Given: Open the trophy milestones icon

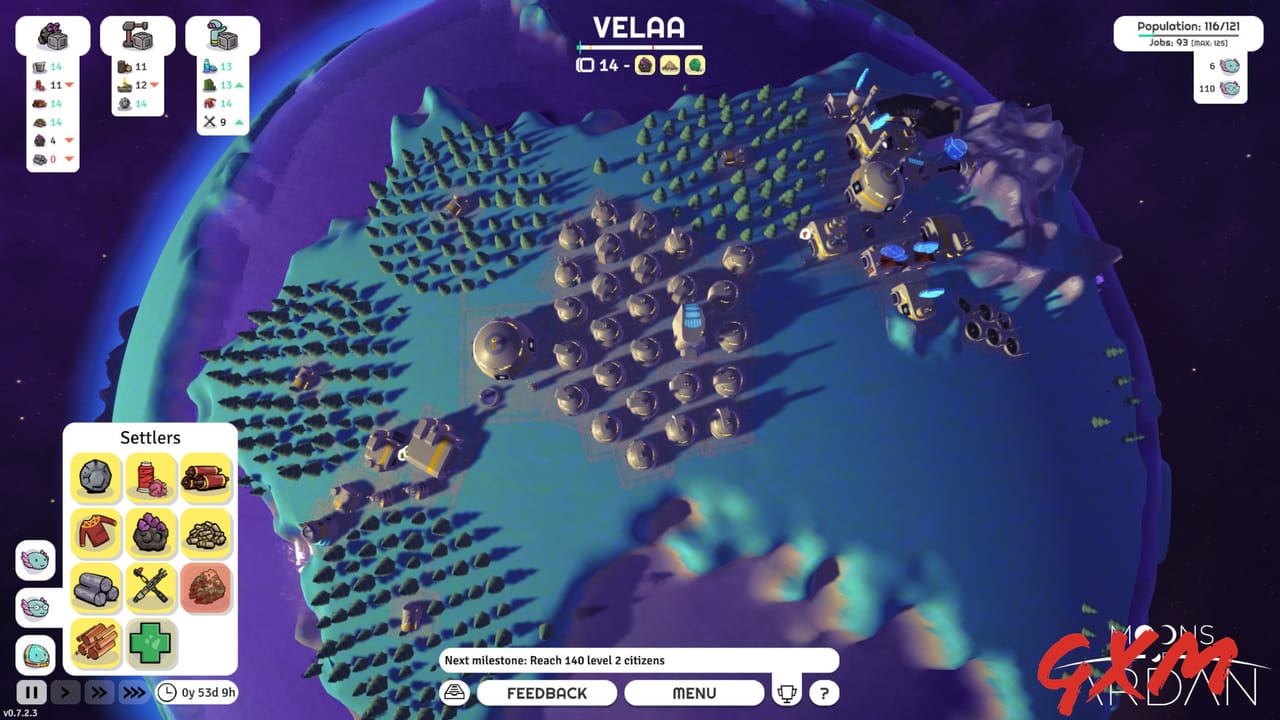Looking at the screenshot, I should [x=788, y=691].
